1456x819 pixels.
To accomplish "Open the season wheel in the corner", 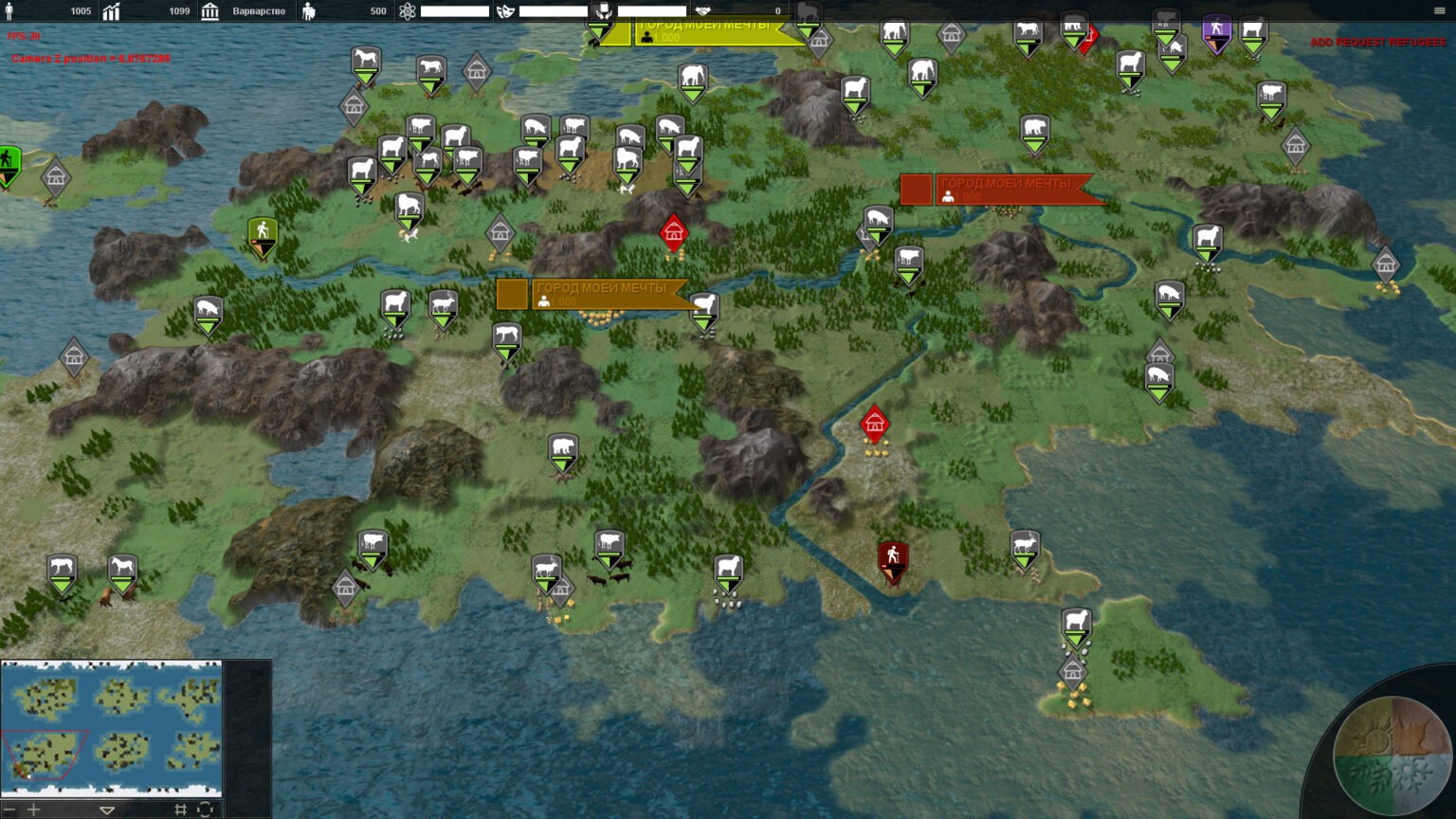I will pos(1392,755).
